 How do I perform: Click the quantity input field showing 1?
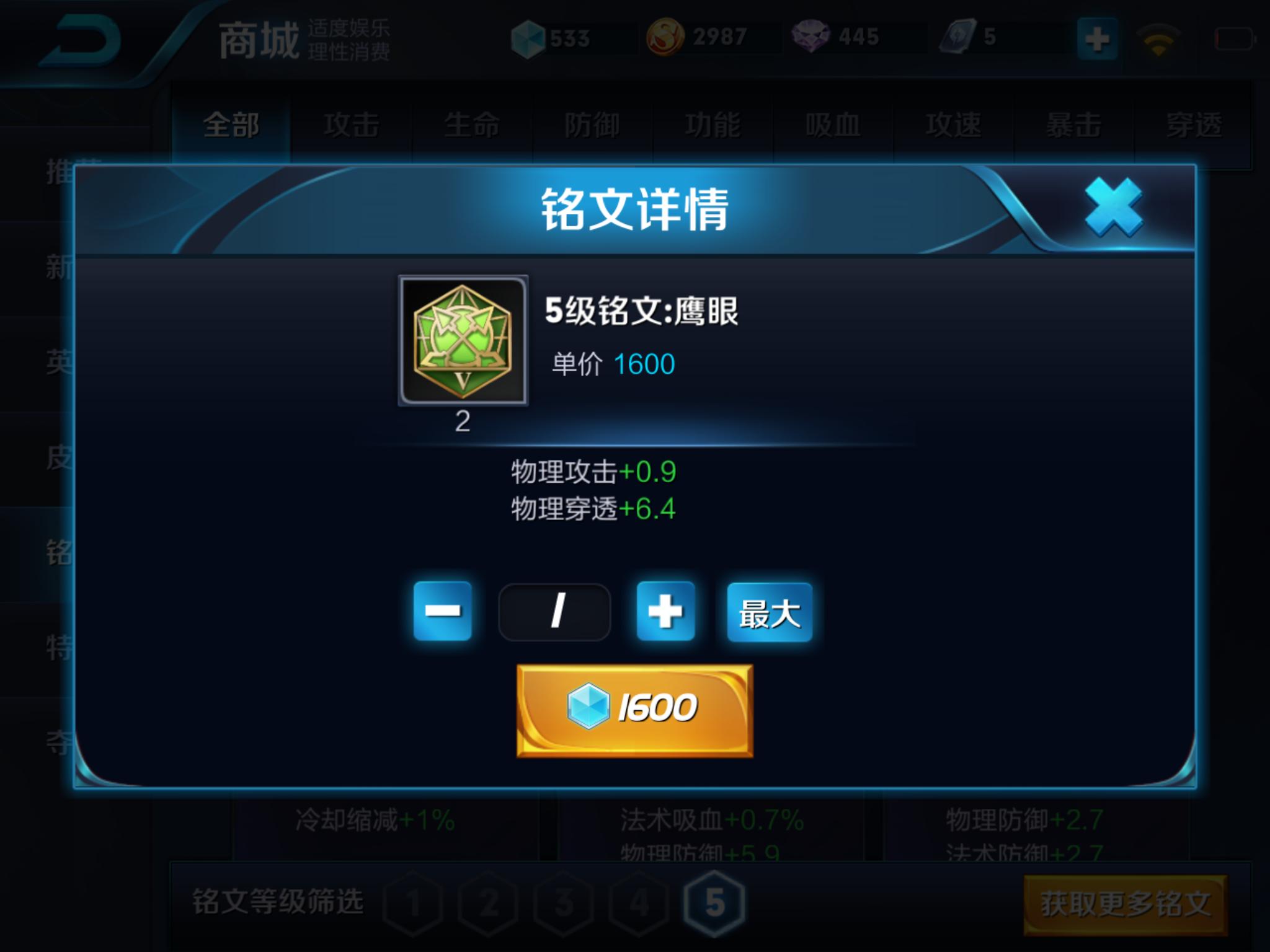[555, 611]
